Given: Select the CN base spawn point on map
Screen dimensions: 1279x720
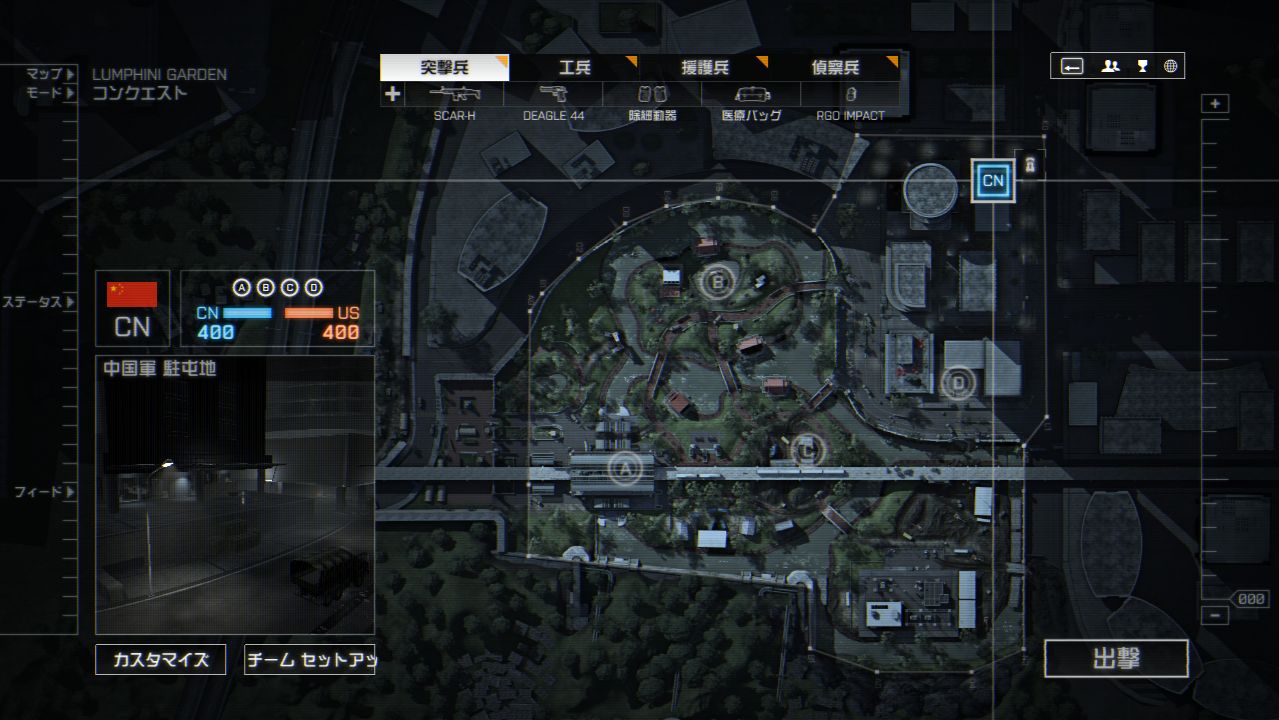Looking at the screenshot, I should coord(993,181).
